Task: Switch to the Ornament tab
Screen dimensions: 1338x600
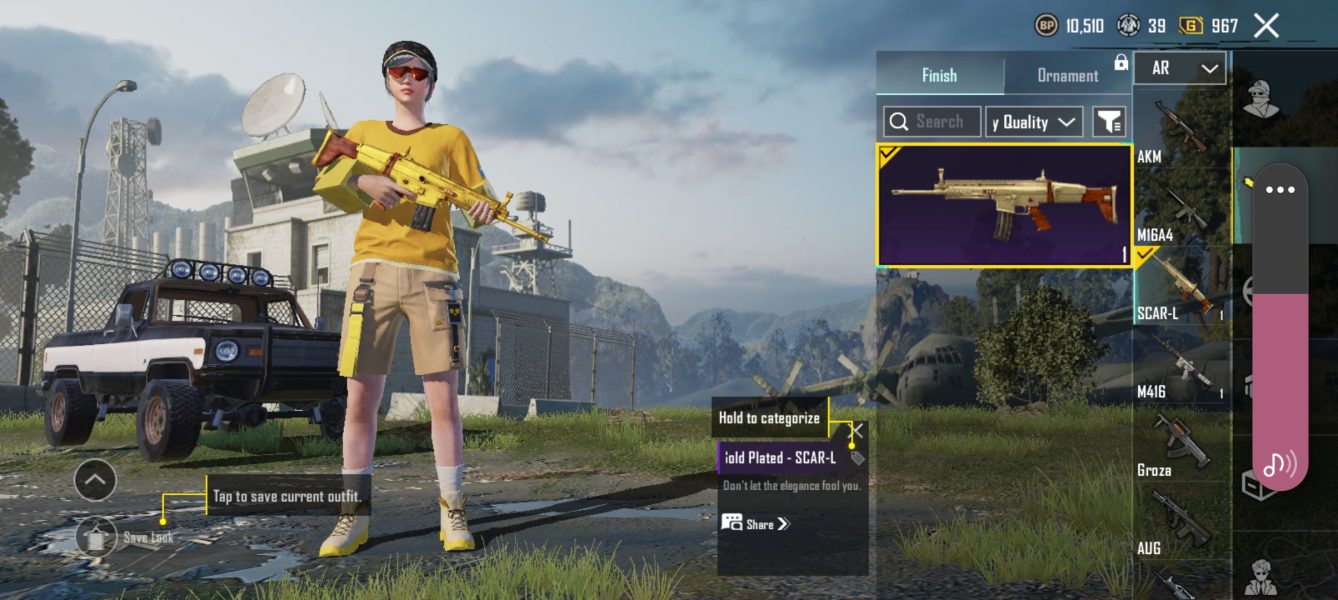Action: point(1067,75)
